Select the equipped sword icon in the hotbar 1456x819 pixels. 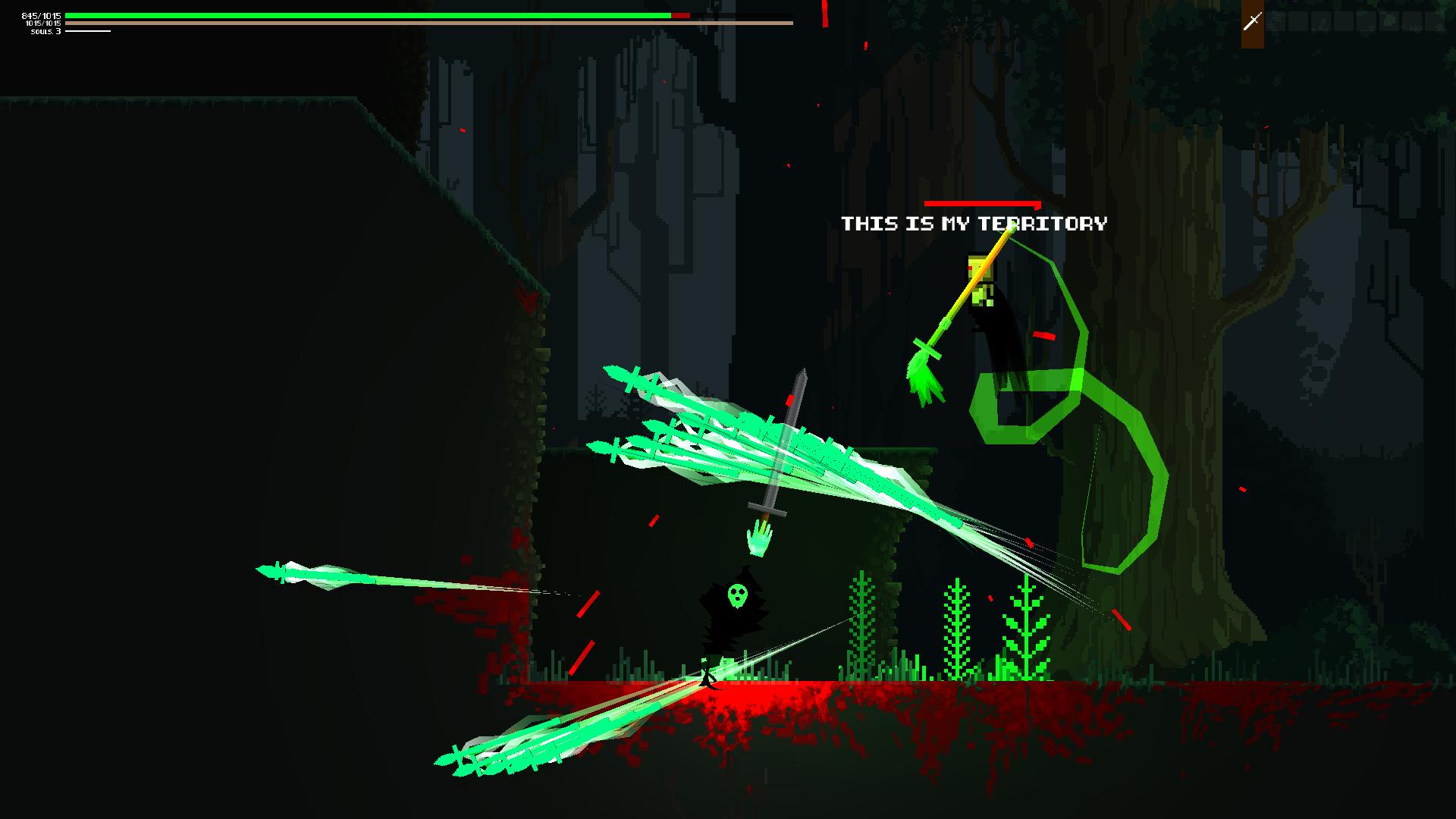[1253, 20]
